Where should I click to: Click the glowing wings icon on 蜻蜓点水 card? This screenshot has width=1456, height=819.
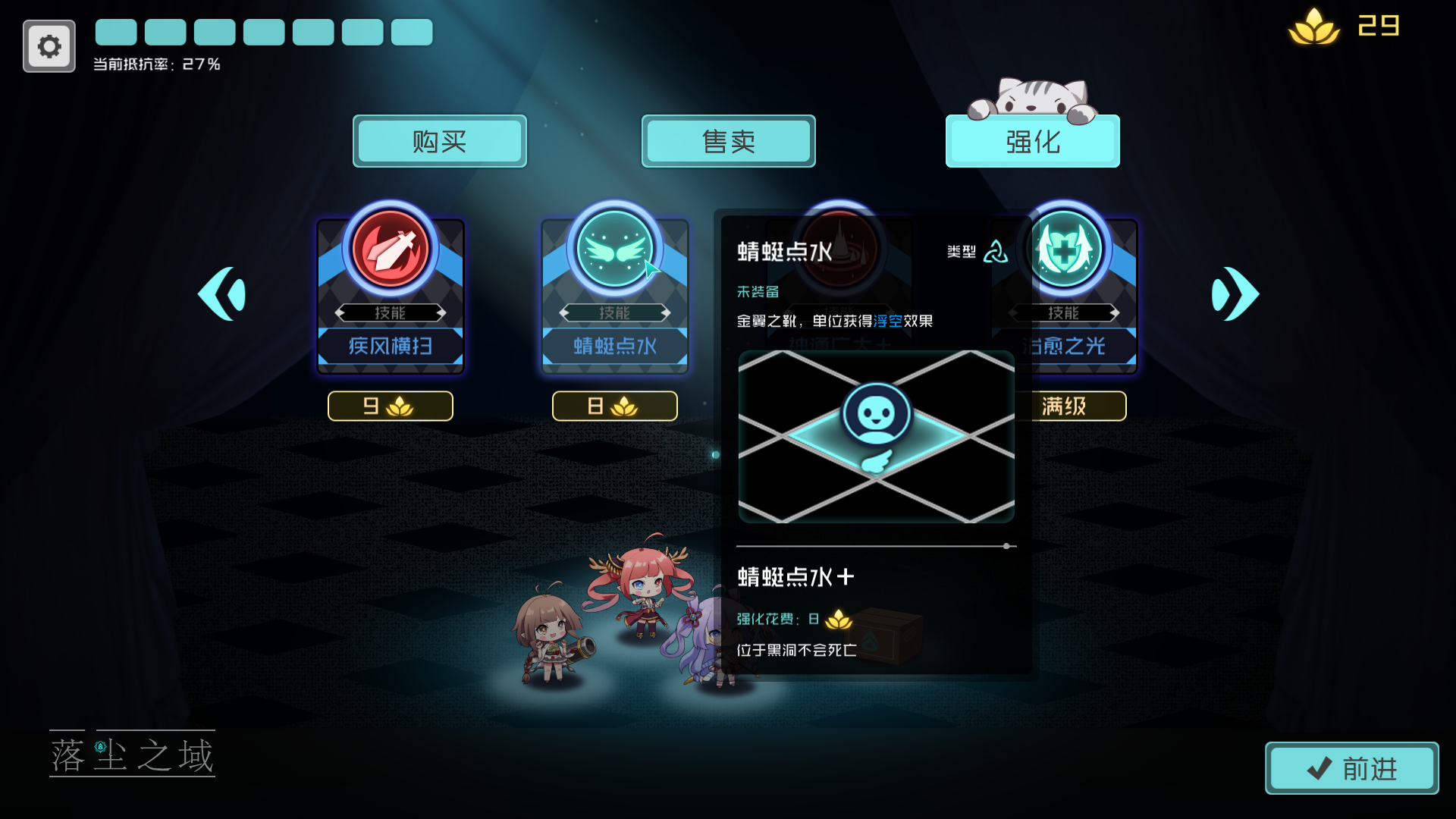[615, 250]
